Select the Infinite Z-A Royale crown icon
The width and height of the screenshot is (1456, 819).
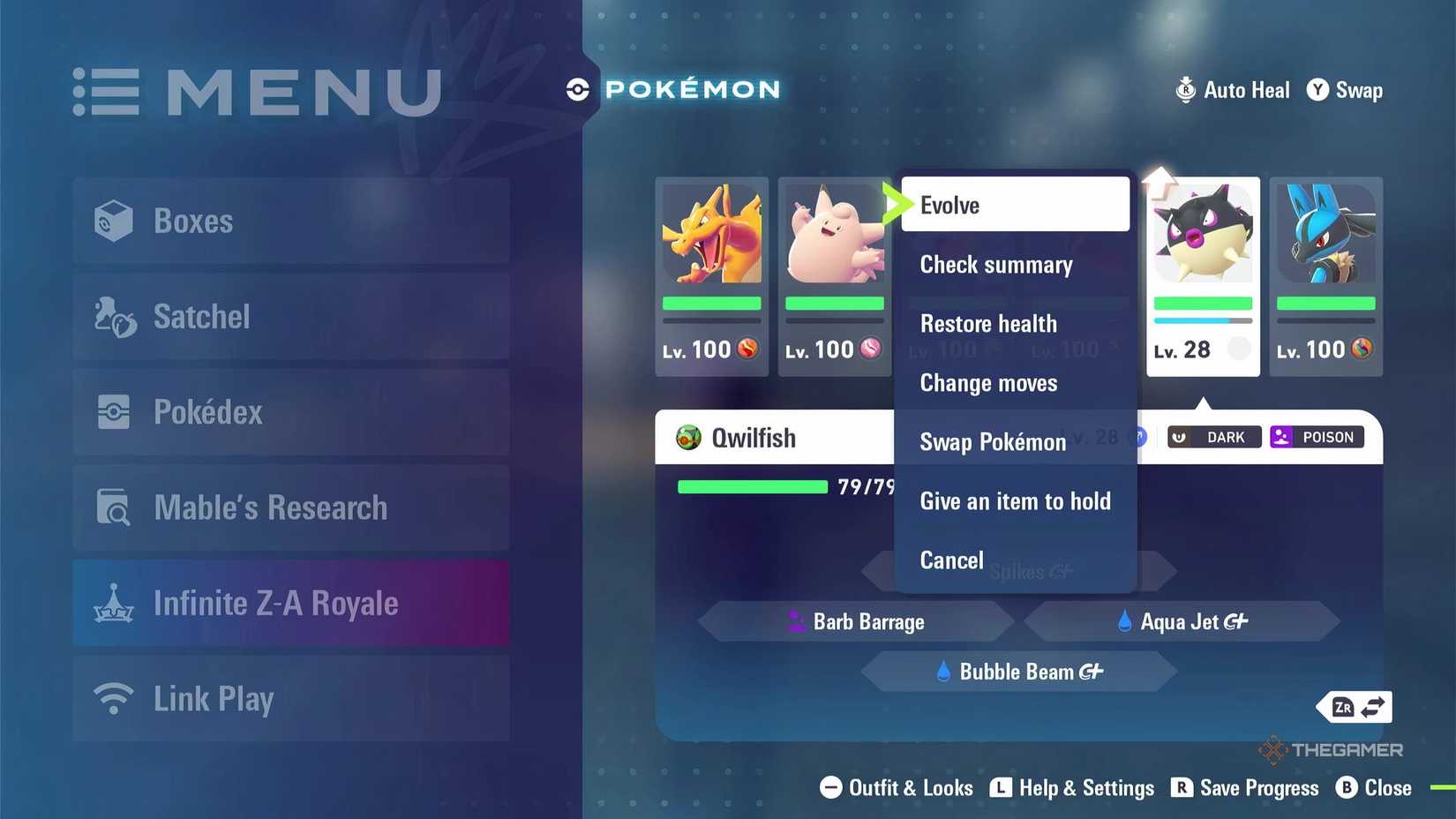[x=113, y=603]
